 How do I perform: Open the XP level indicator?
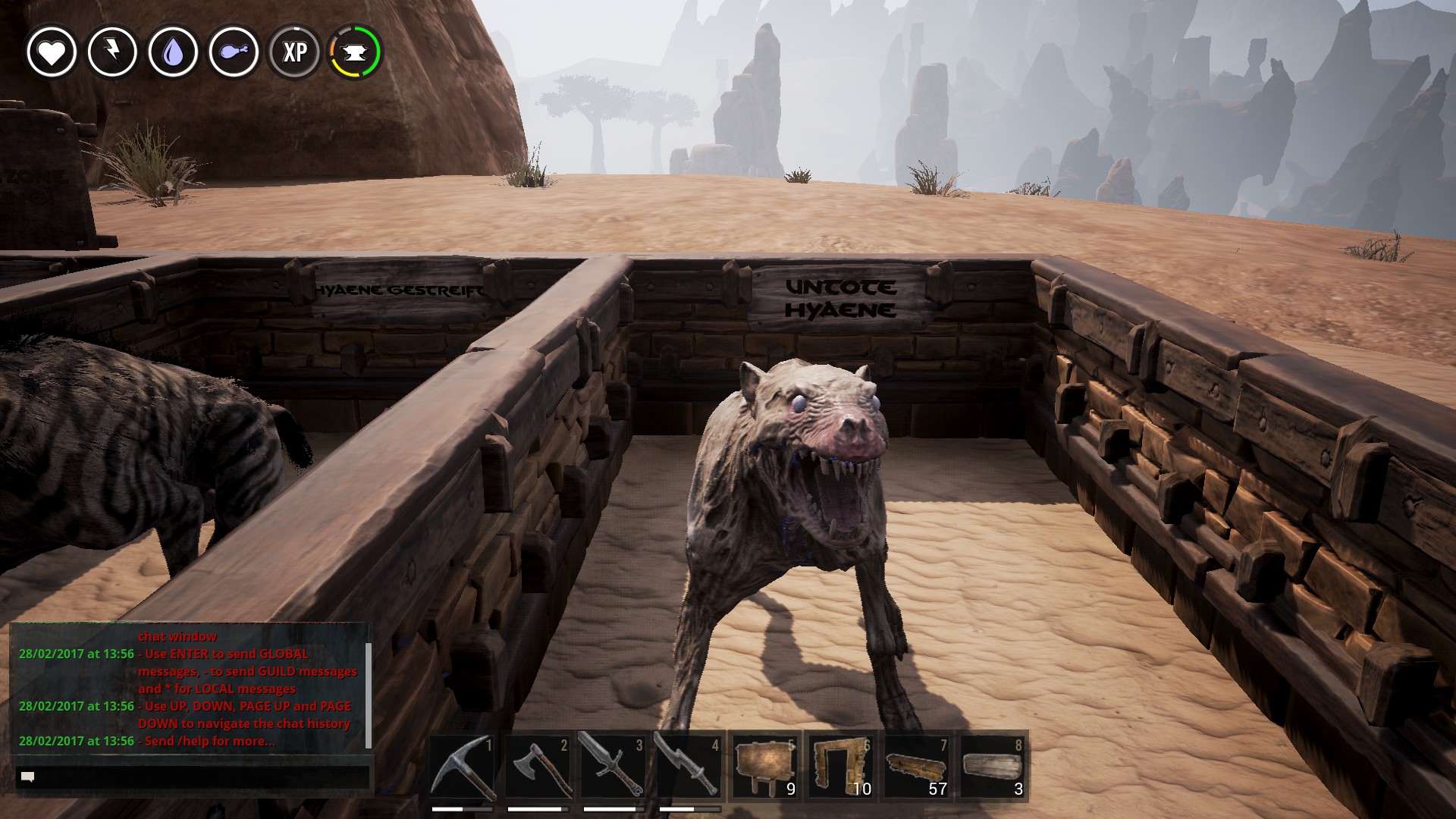point(294,52)
